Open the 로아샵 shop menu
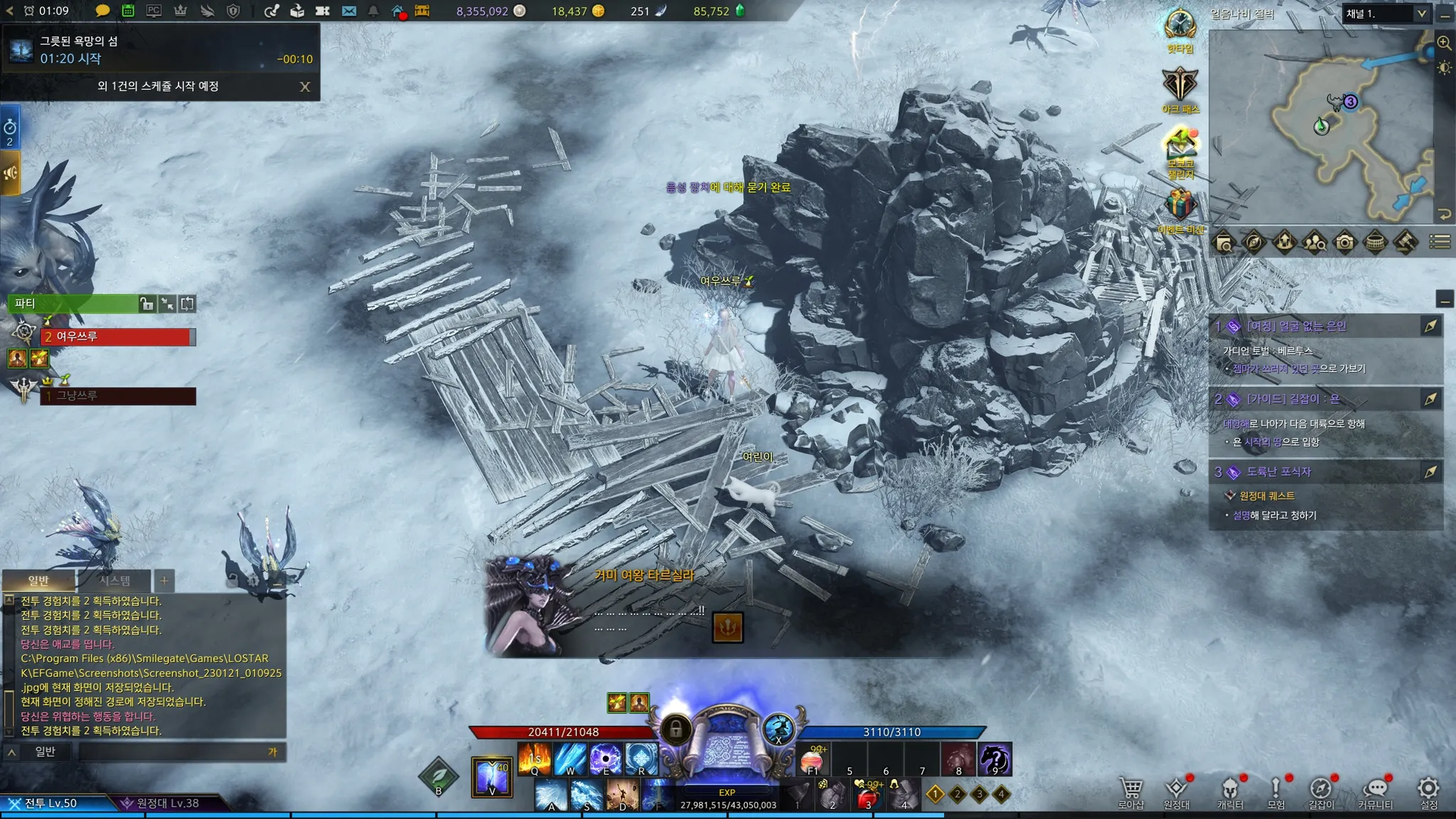The image size is (1456, 819). click(1130, 792)
